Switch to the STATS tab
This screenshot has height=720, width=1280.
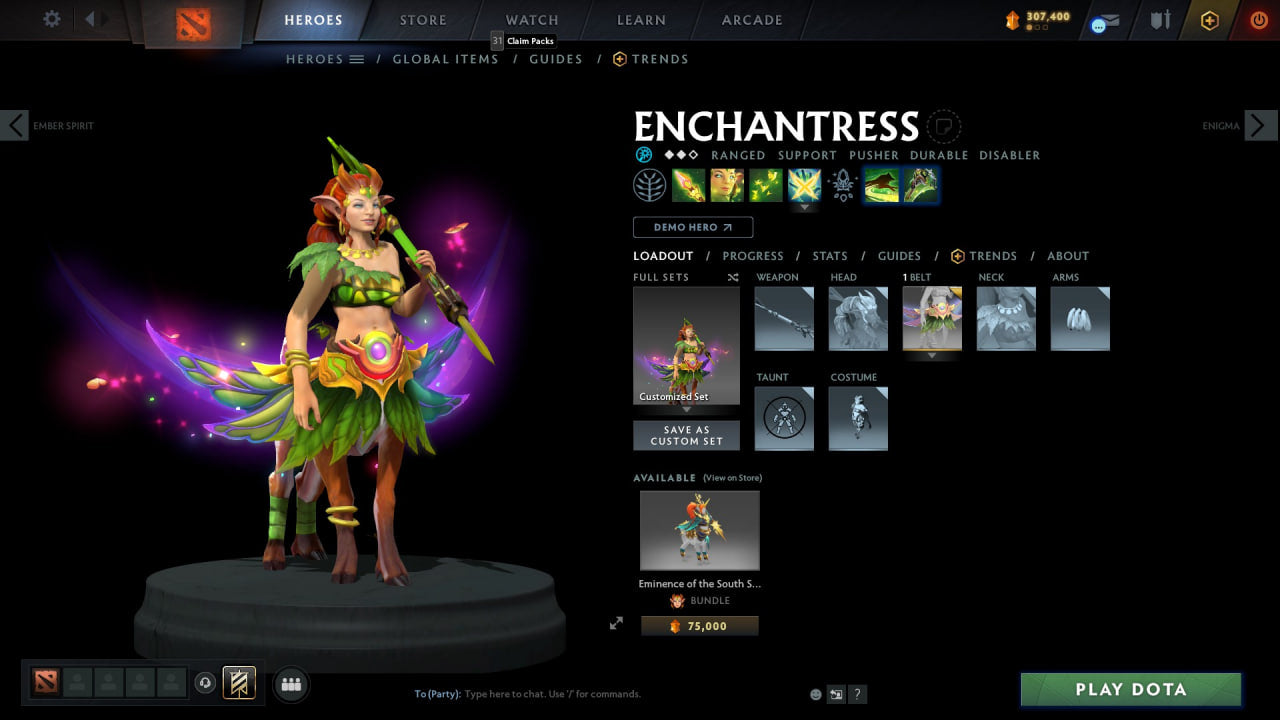tap(830, 256)
